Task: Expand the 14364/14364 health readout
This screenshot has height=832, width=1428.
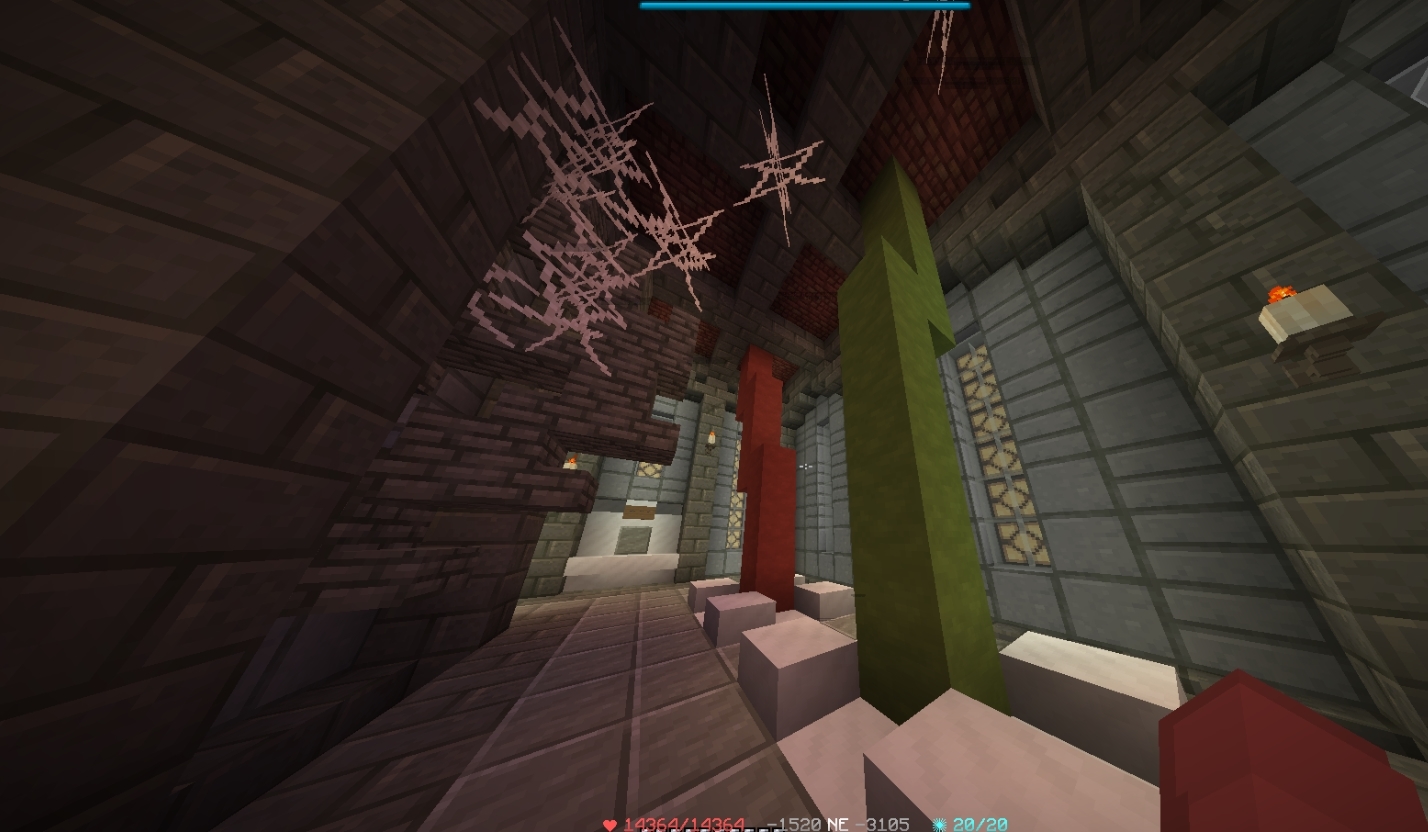Action: point(685,825)
